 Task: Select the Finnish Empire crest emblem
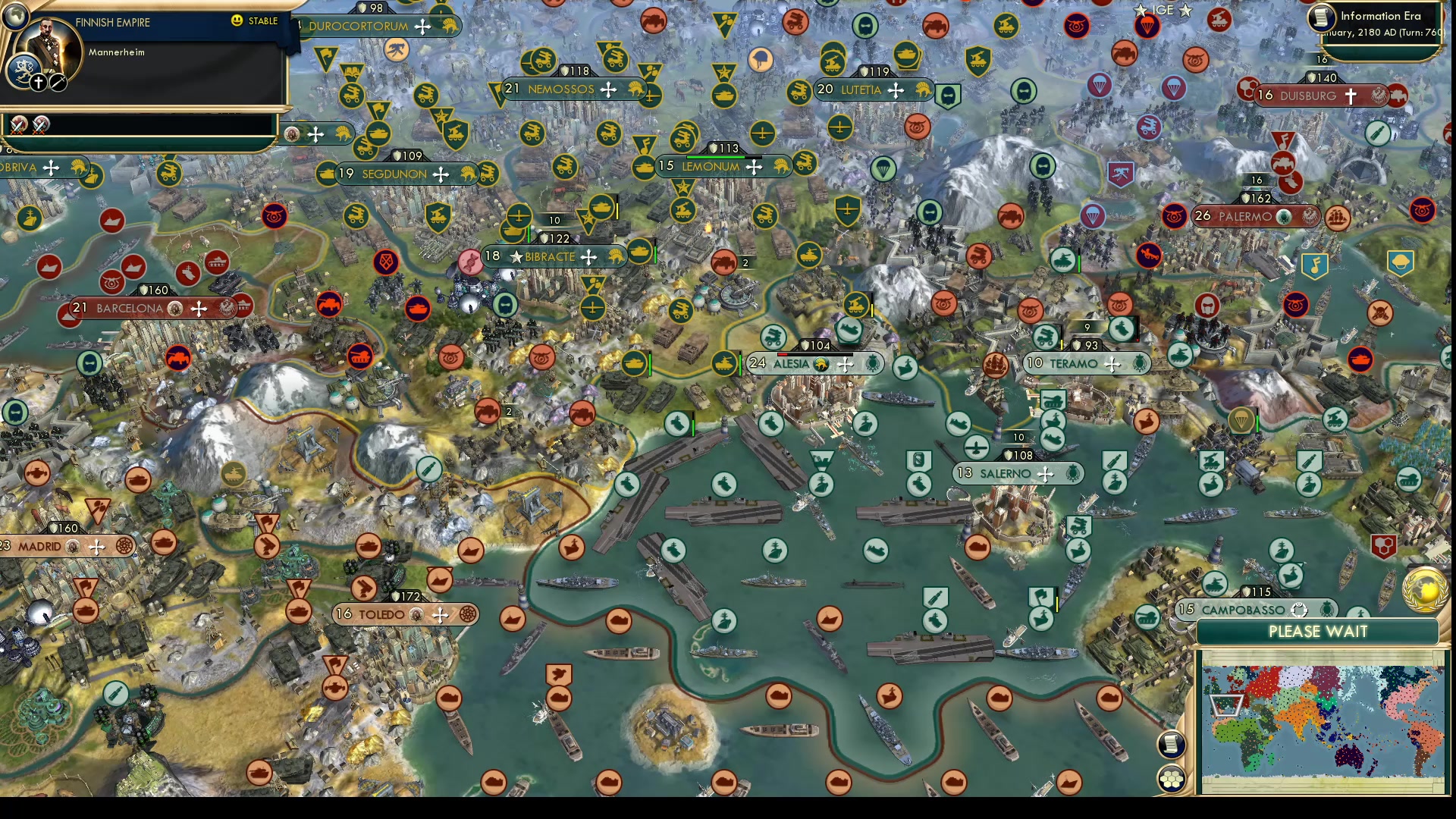click(24, 71)
